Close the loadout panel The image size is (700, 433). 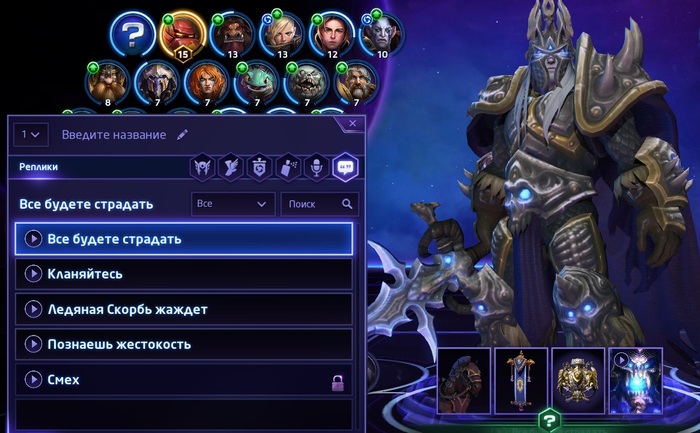(352, 124)
